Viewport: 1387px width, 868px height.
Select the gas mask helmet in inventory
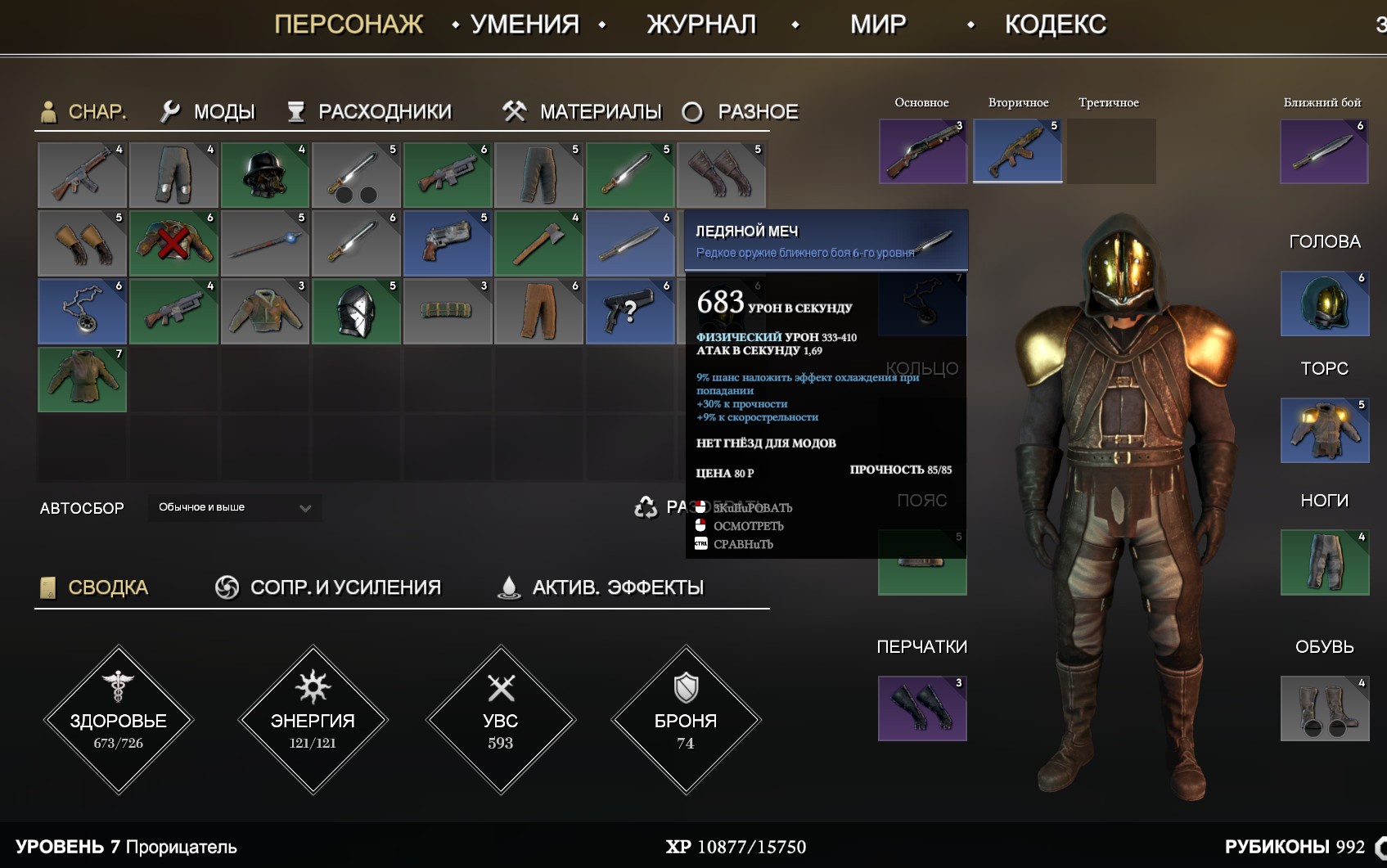[264, 175]
